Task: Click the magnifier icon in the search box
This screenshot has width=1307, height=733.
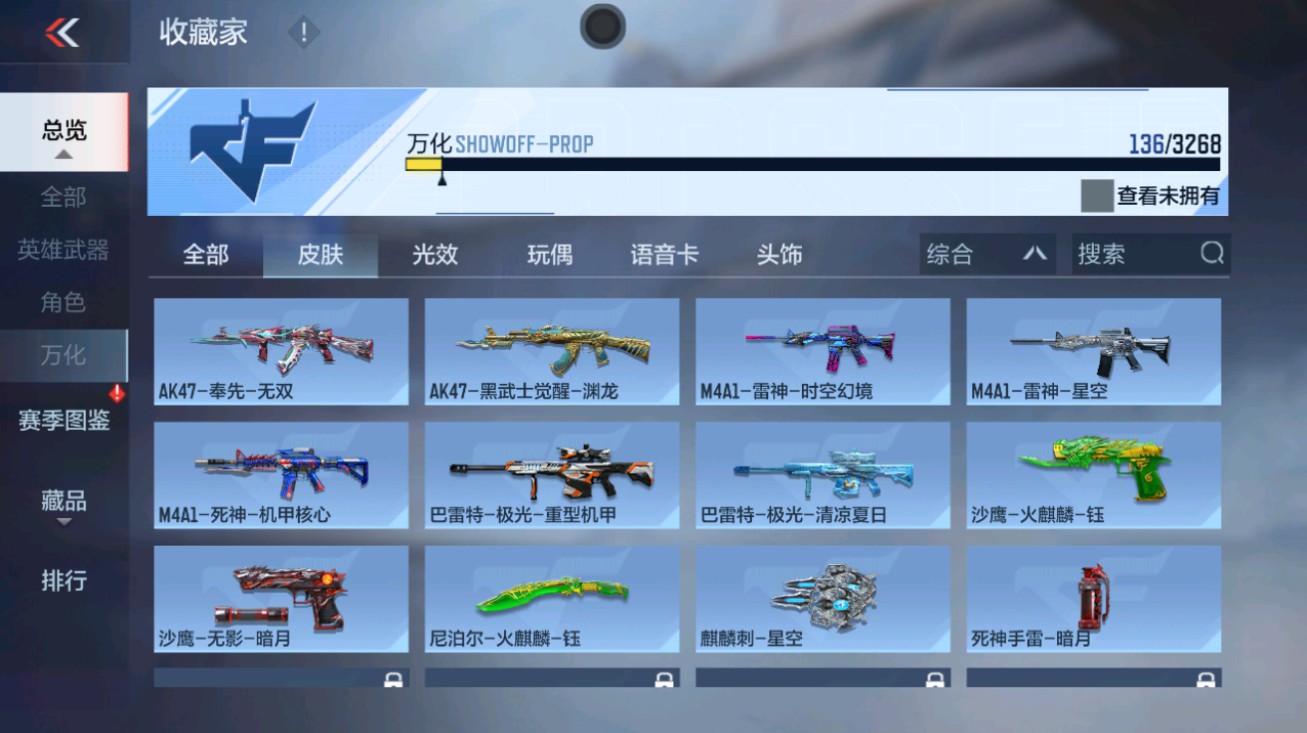Action: (1213, 254)
